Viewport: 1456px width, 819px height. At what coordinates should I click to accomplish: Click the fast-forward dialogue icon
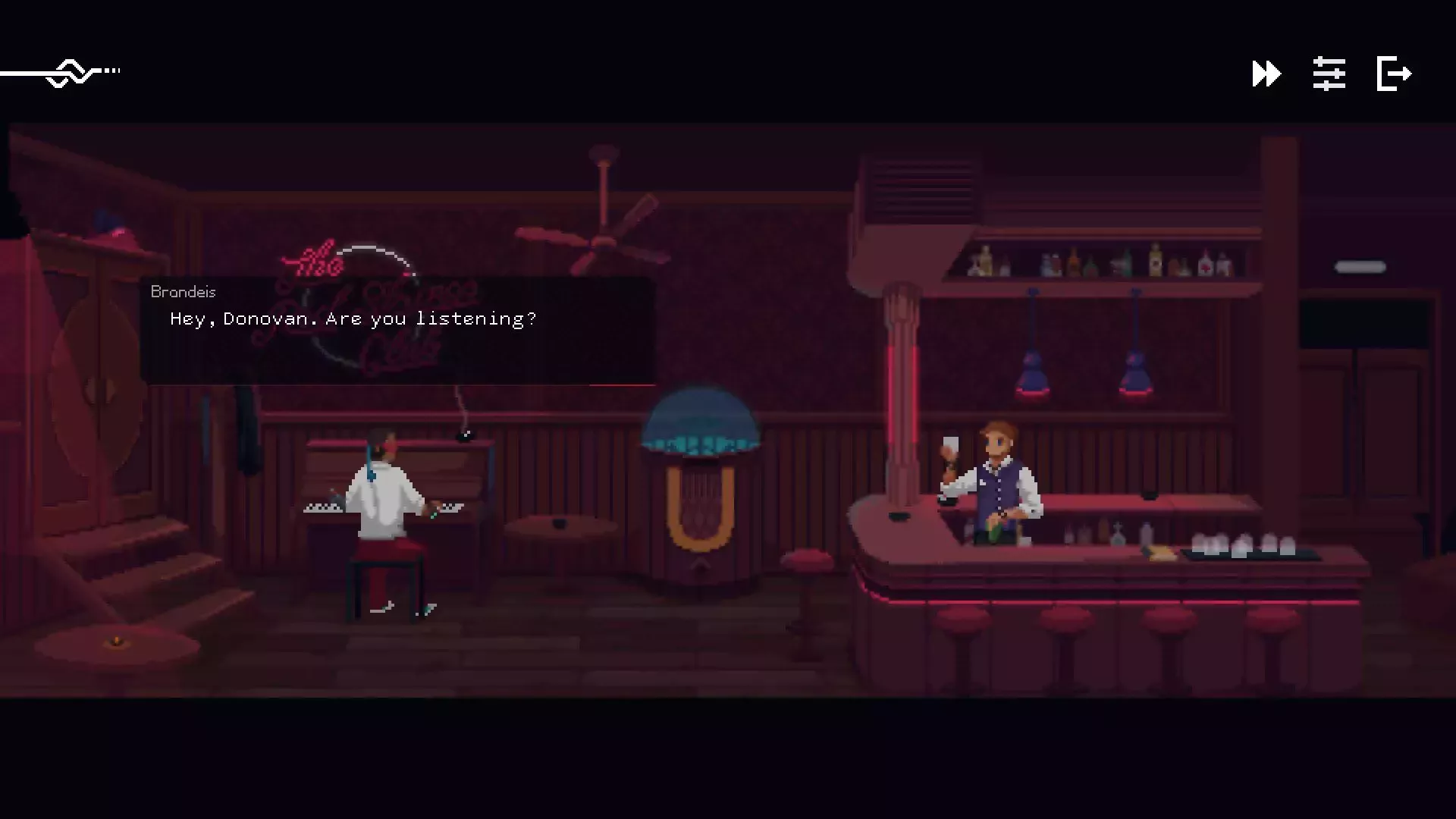[x=1265, y=74]
